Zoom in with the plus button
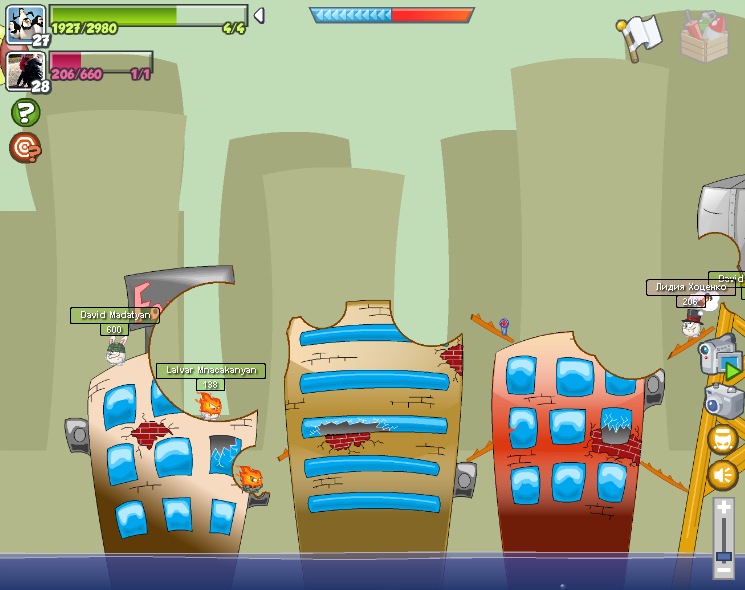This screenshot has width=745, height=590. pyautogui.click(x=724, y=508)
